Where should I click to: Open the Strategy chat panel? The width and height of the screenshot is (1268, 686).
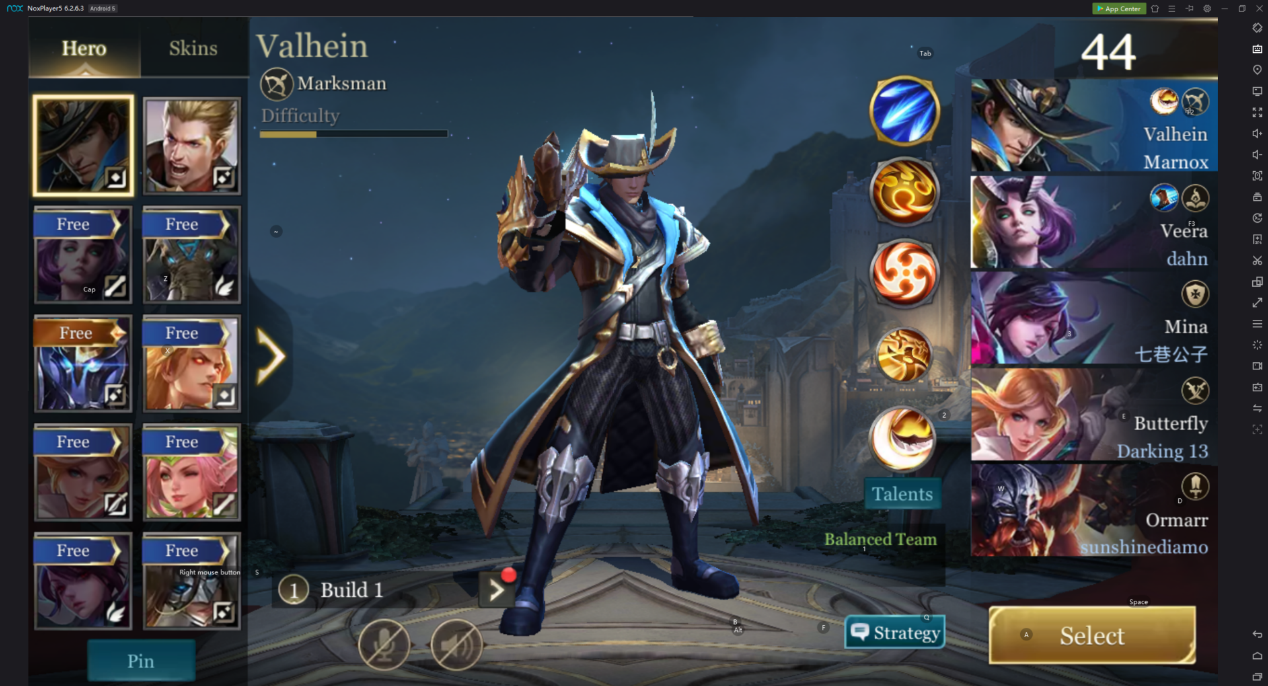point(895,632)
